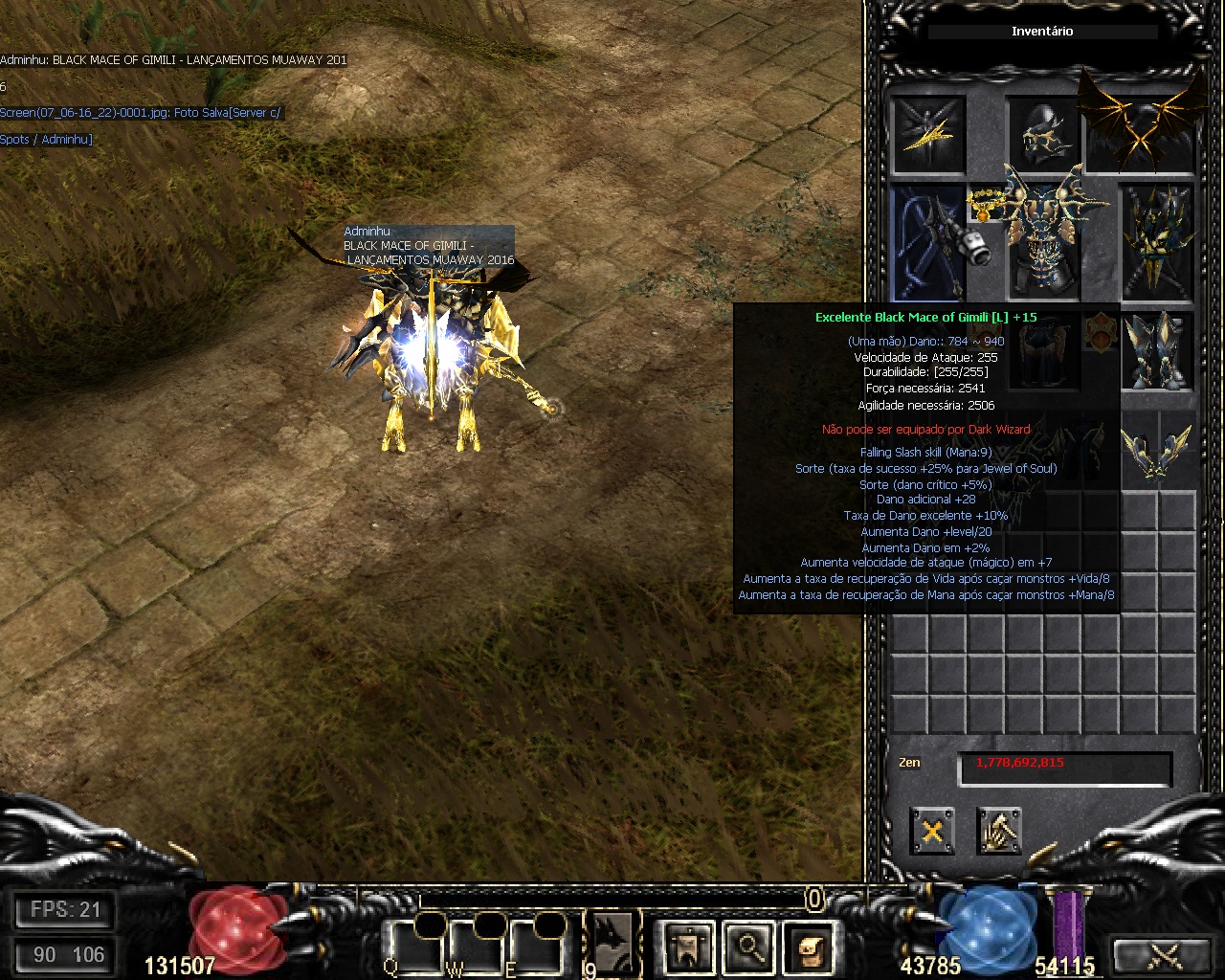Select the equipped helmet slot
Screen dimensions: 1225x980
(x=1043, y=135)
